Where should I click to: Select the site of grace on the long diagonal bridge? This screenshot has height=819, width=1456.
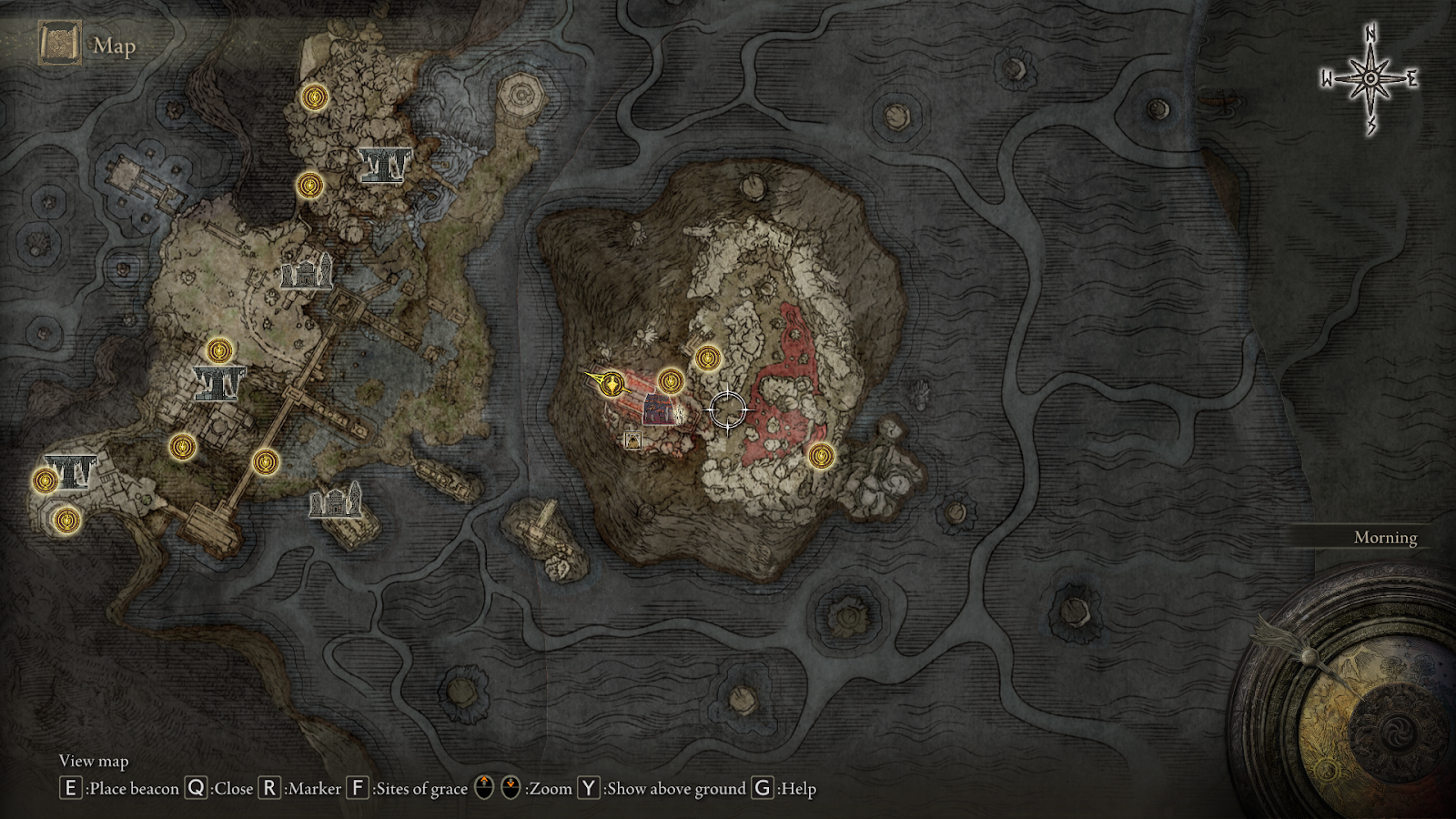click(265, 462)
